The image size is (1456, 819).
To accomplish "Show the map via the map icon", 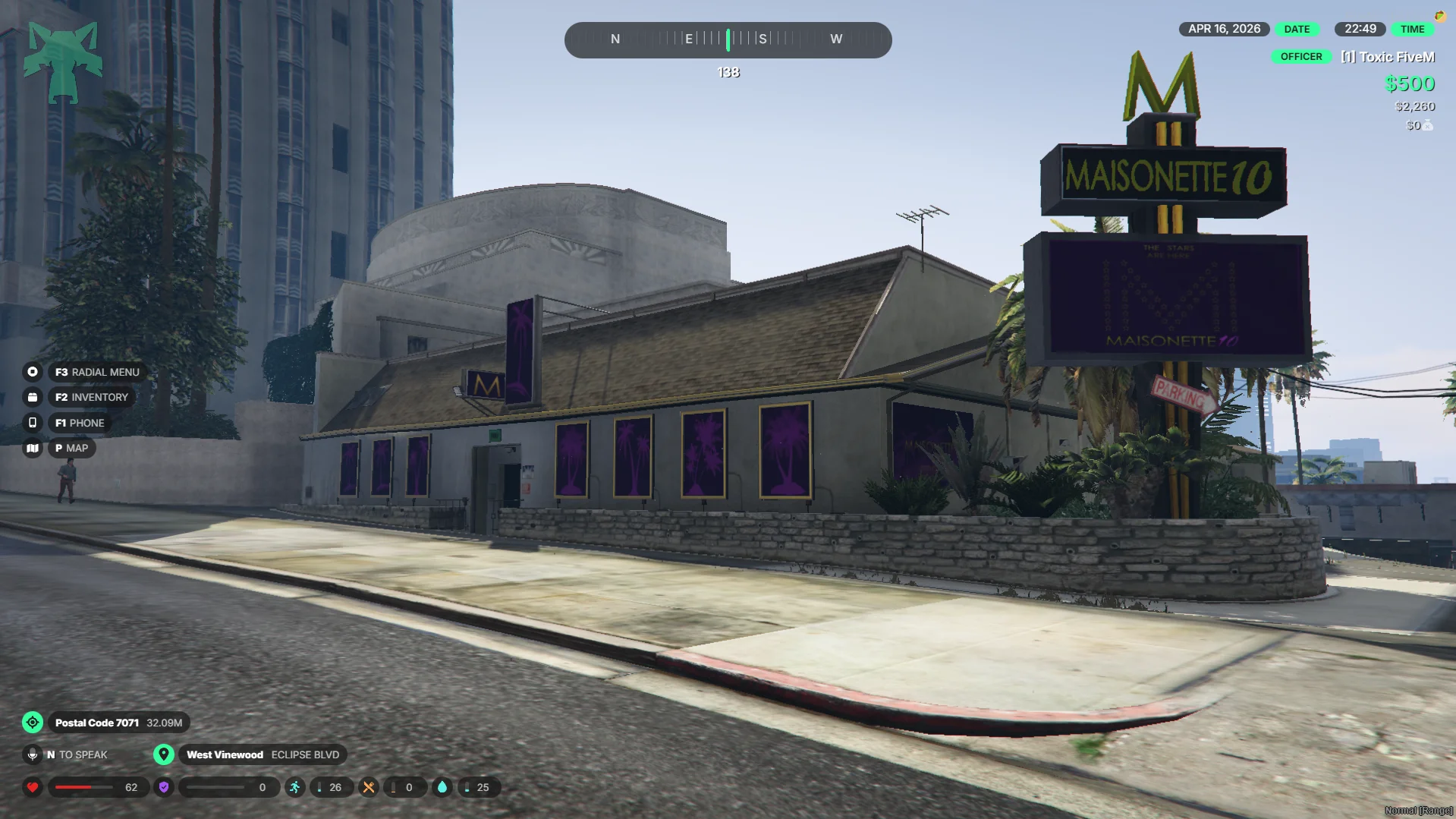I will click(x=33, y=448).
